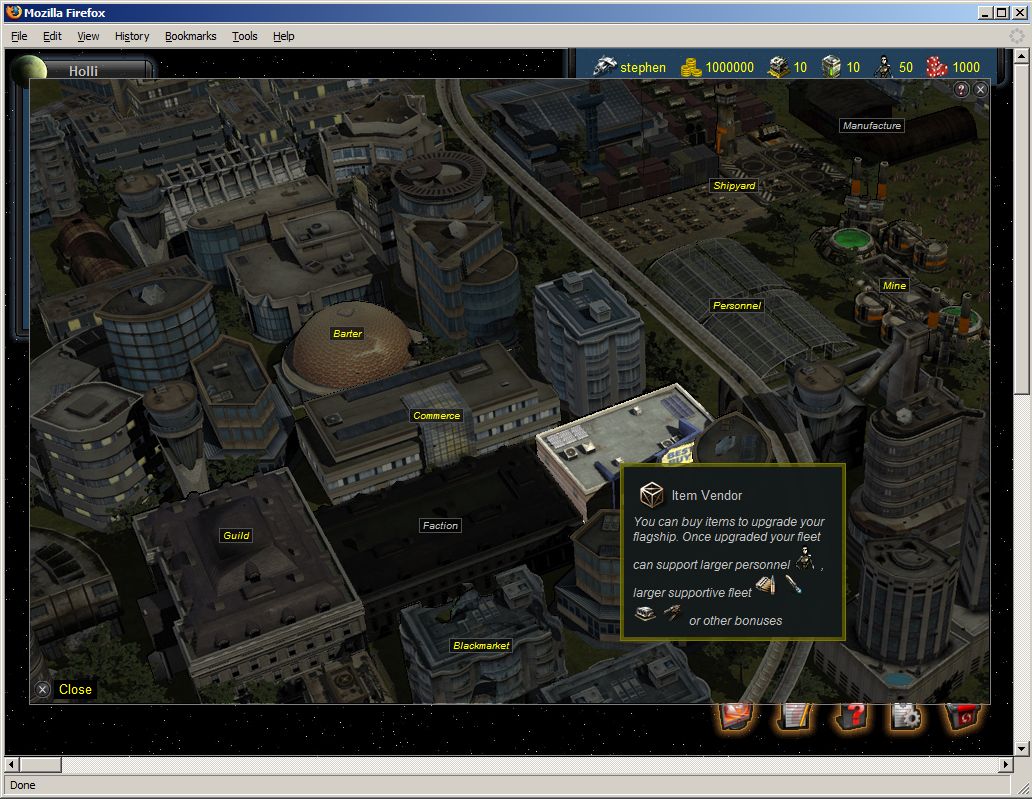This screenshot has height=799, width=1032.
Task: Go to the Blackmarket
Action: (481, 646)
